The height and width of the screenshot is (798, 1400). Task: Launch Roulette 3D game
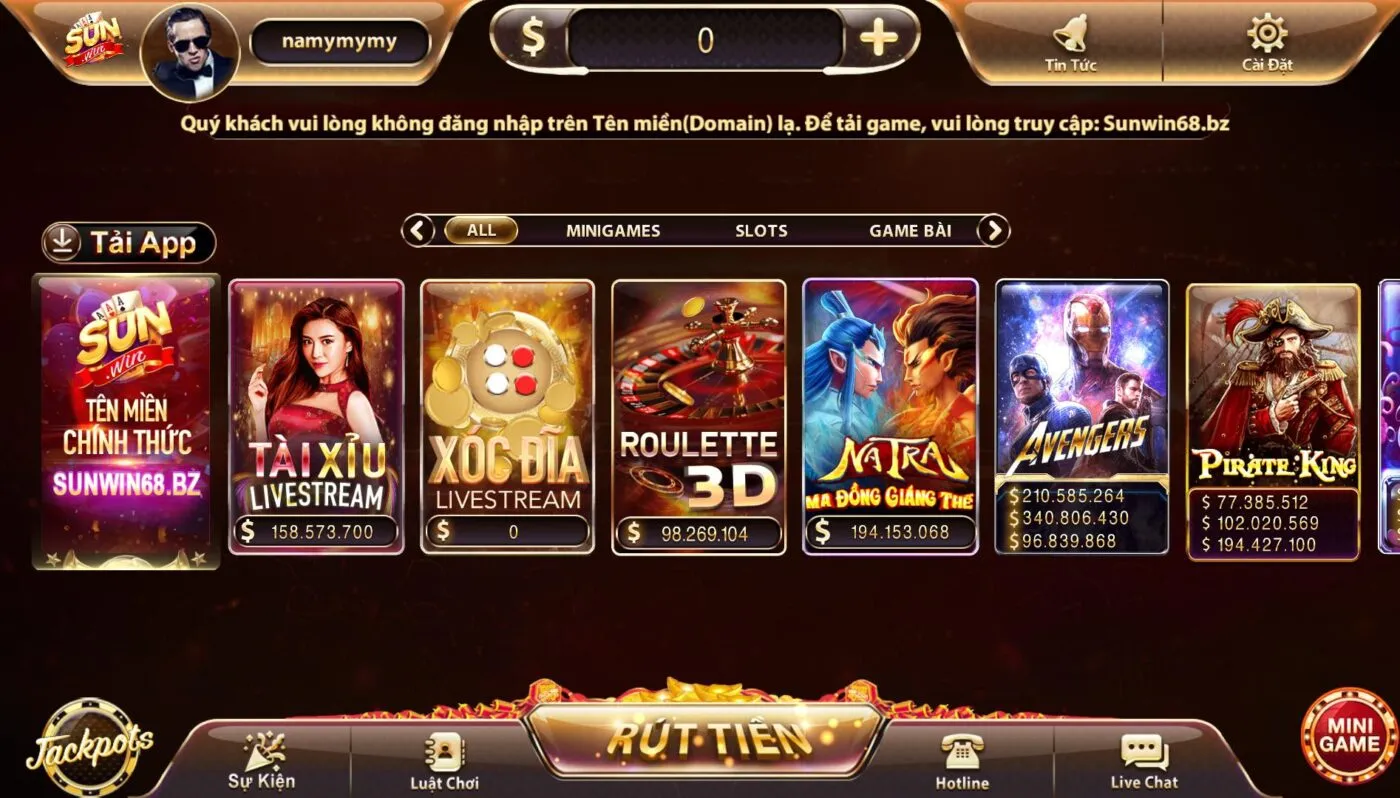tap(697, 415)
